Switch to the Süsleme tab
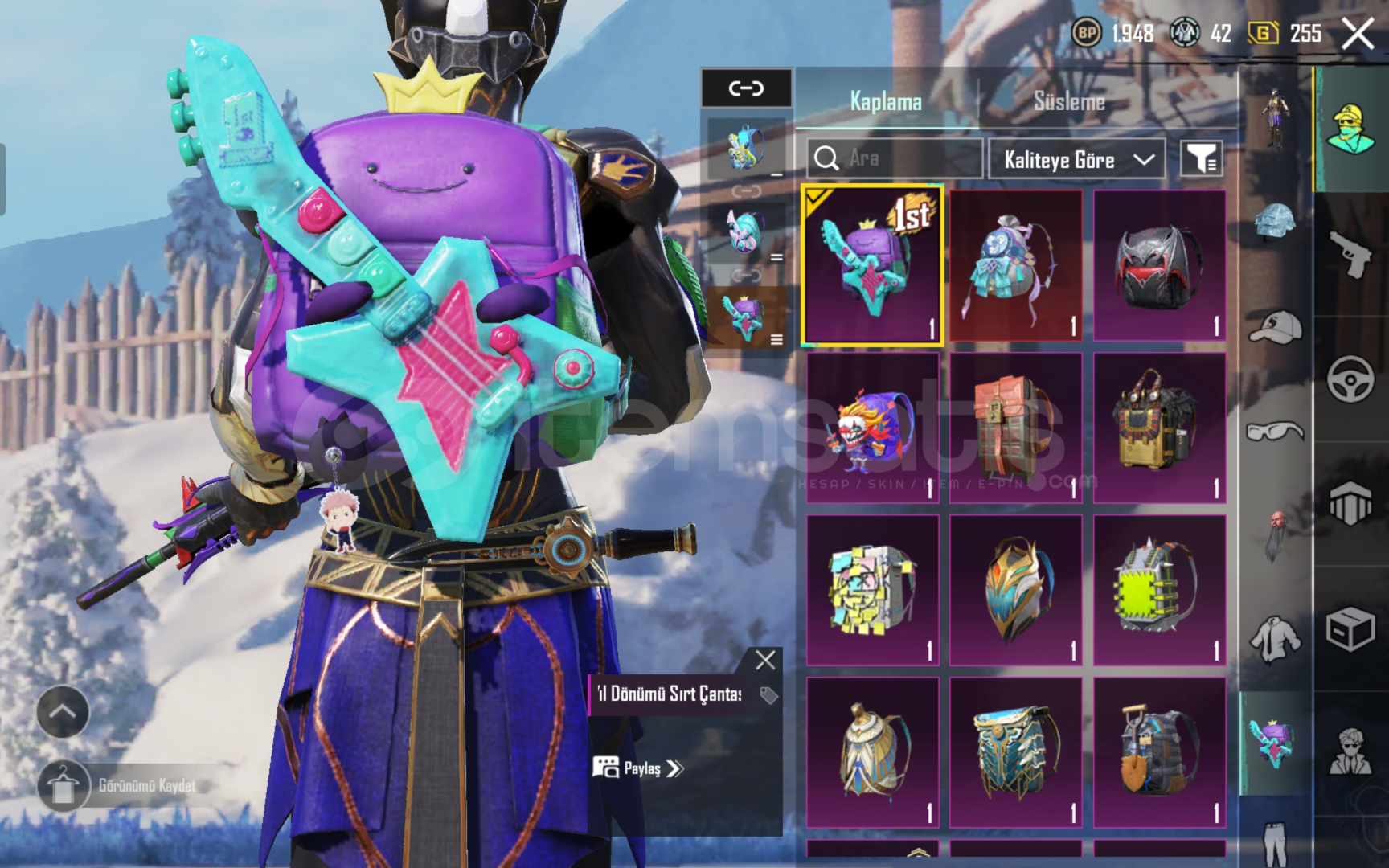Screen dimensions: 1389x868 [x=1068, y=102]
